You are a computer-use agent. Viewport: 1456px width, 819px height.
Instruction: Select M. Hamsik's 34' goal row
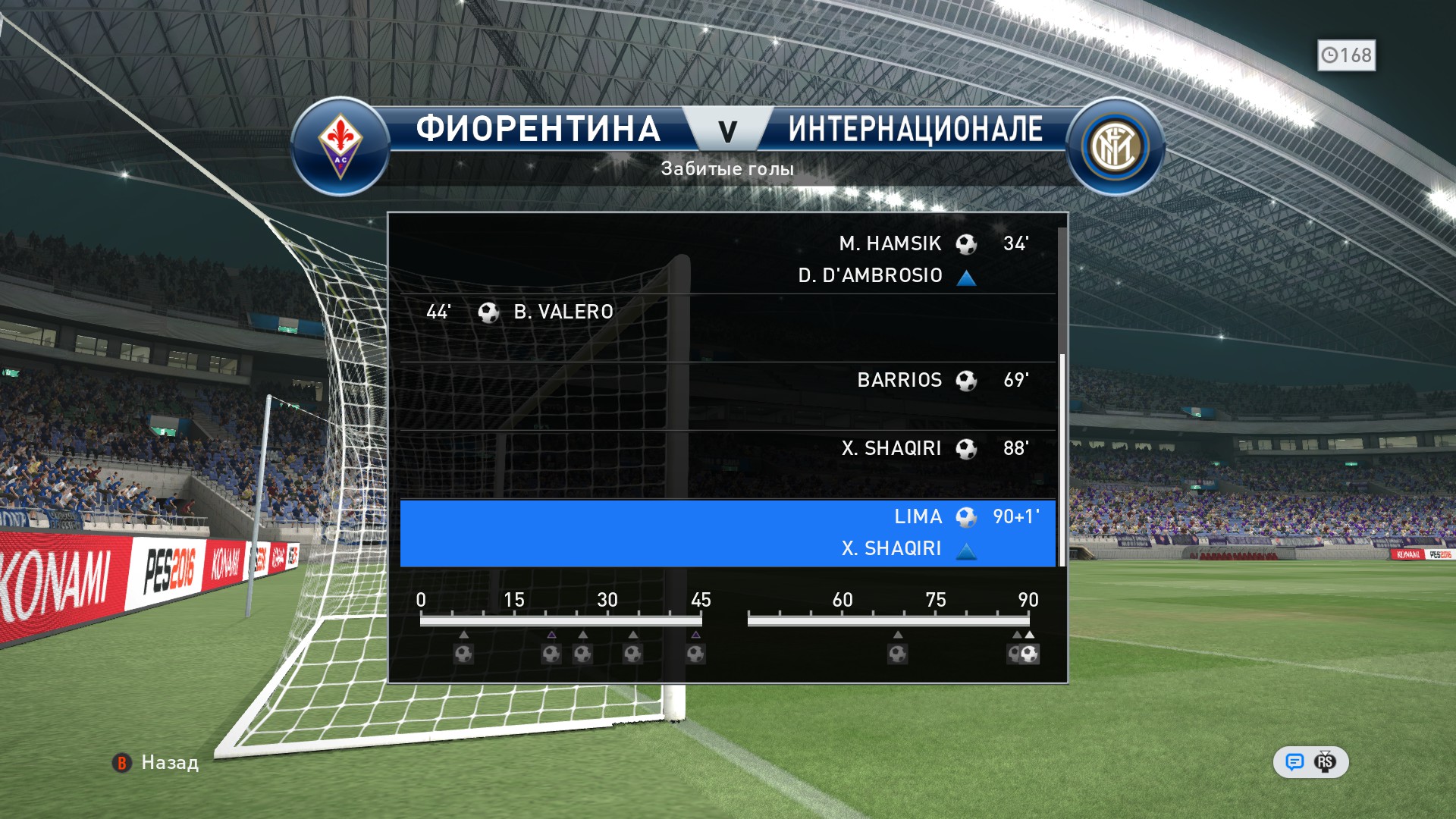[728, 259]
